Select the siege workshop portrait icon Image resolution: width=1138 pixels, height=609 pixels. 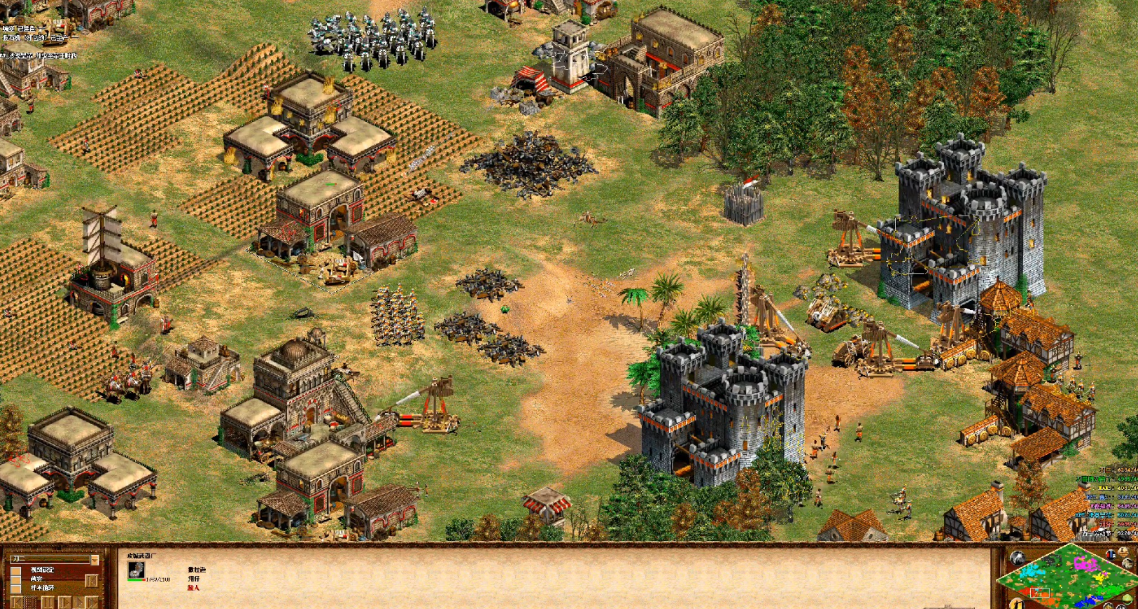136,569
